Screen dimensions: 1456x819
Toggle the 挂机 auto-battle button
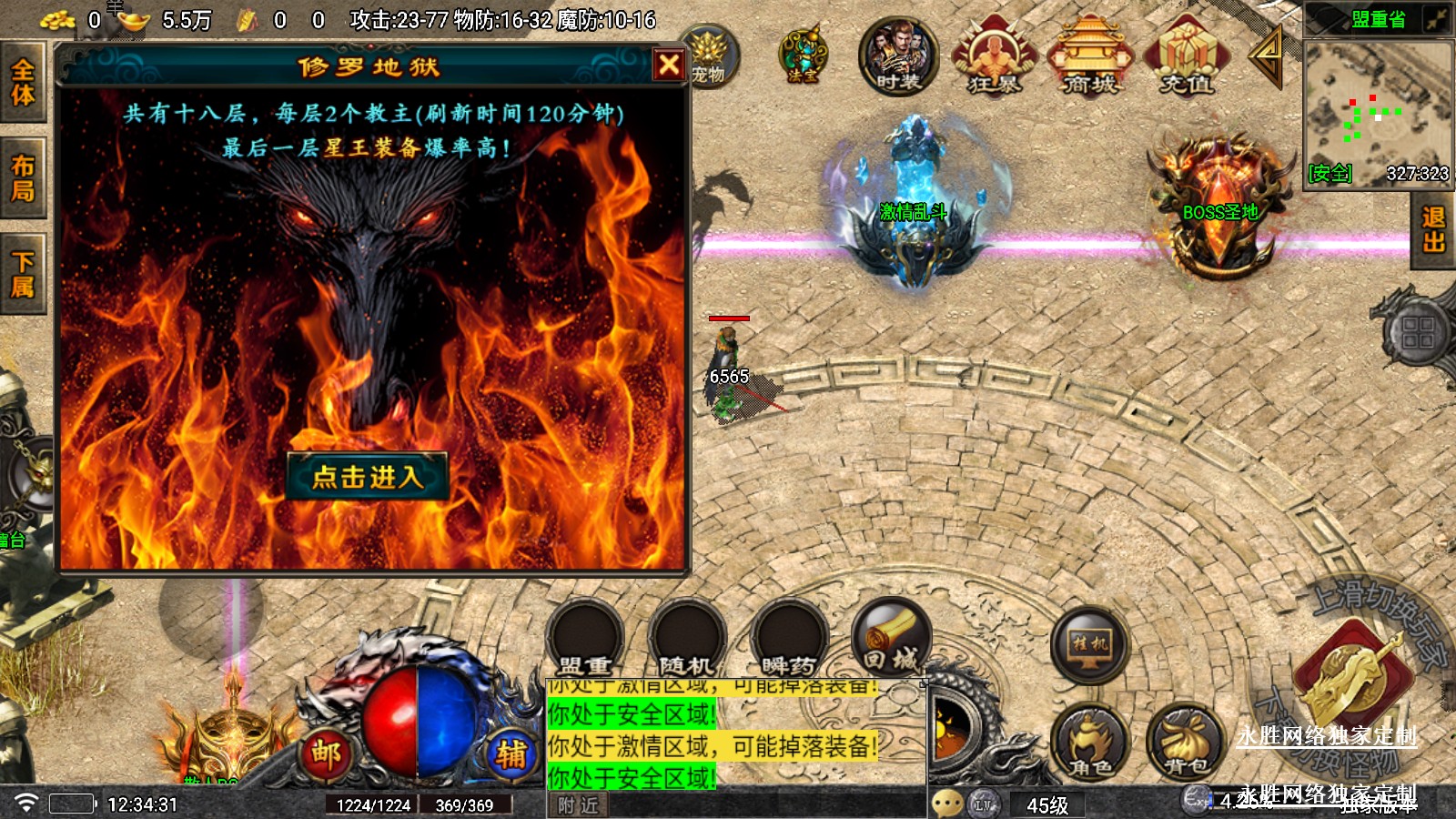[1089, 644]
